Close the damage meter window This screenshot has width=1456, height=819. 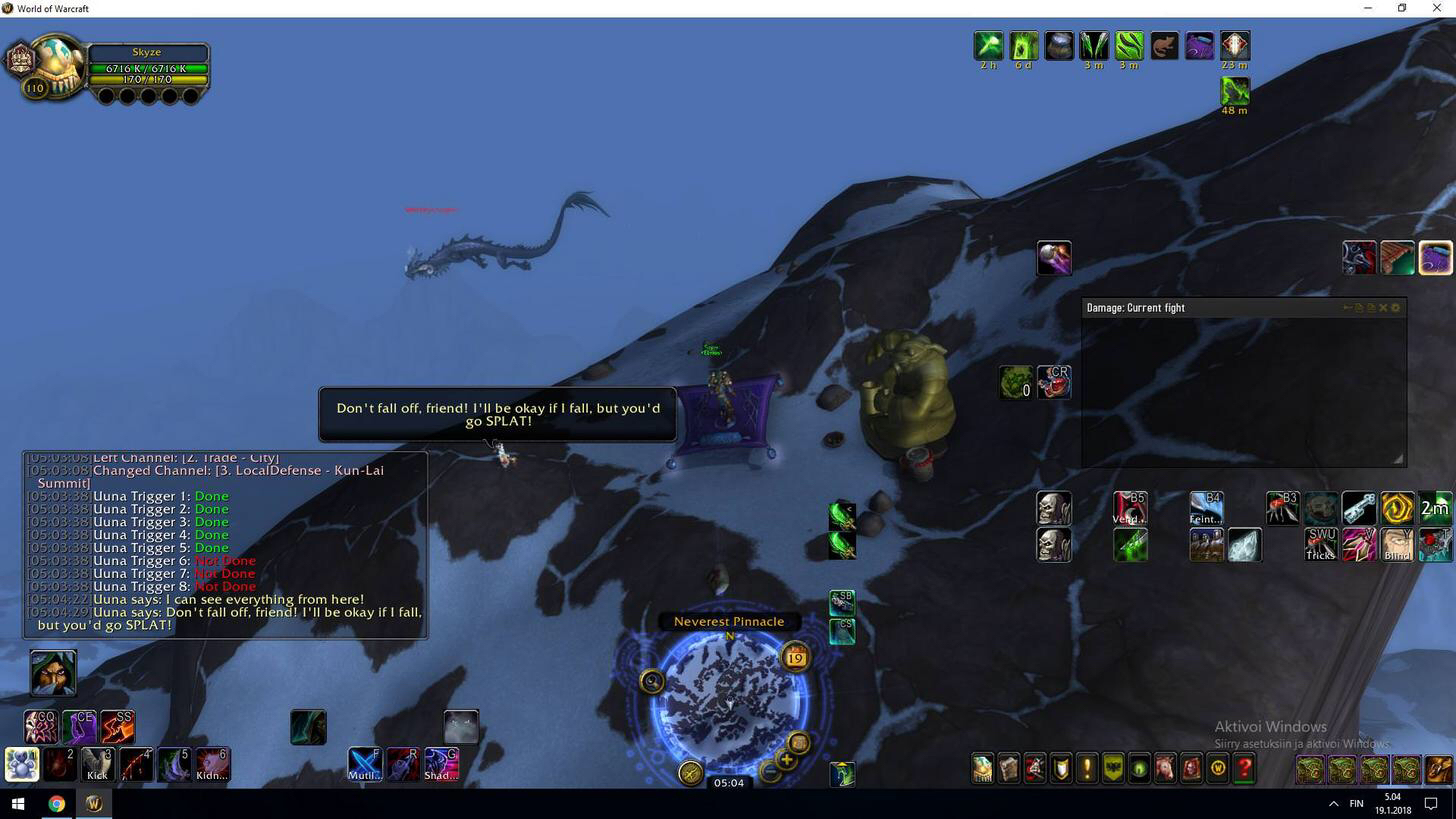point(1383,308)
